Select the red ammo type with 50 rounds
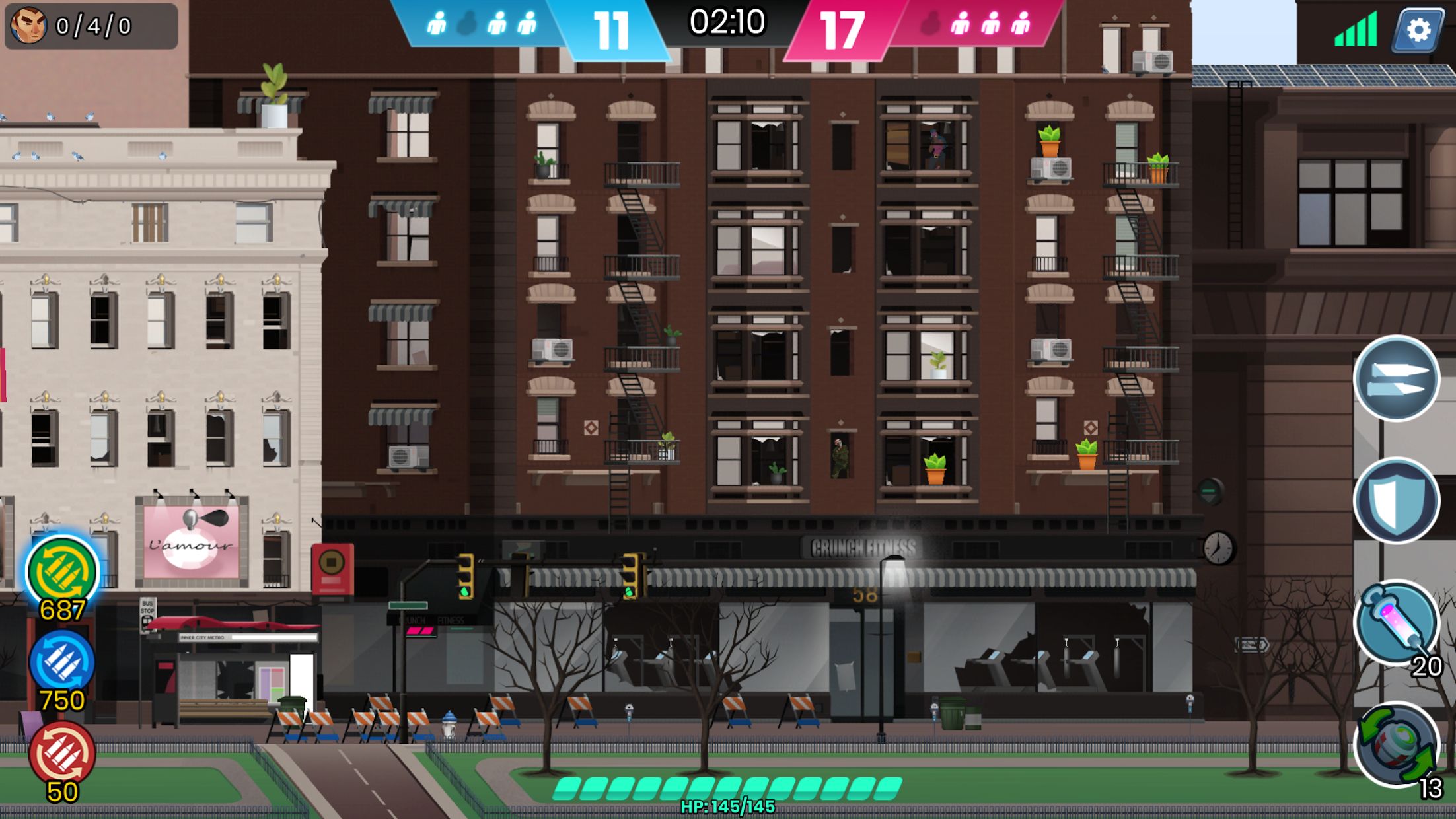The image size is (1456, 819). [62, 754]
